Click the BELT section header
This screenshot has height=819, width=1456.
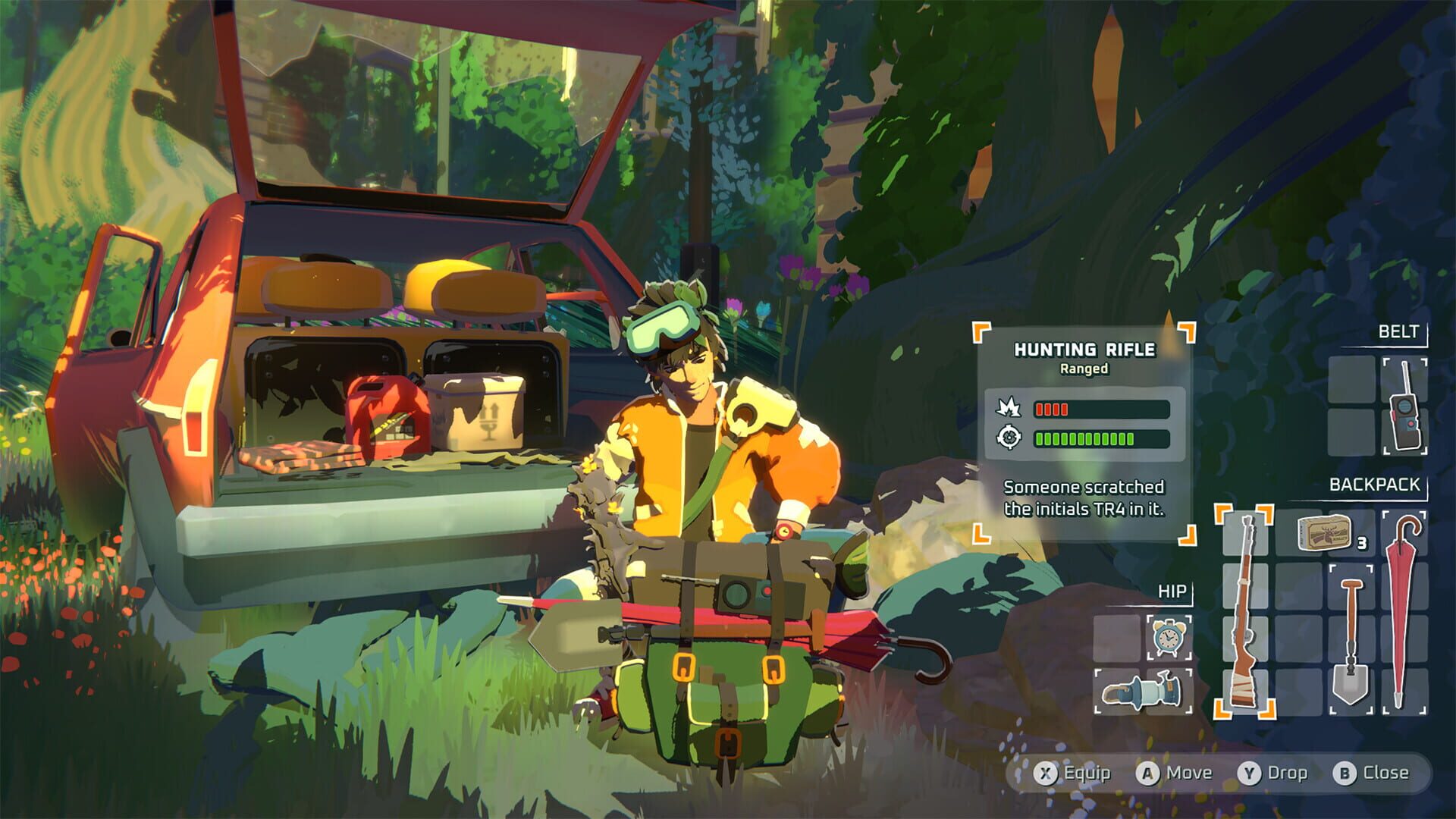pos(1399,331)
